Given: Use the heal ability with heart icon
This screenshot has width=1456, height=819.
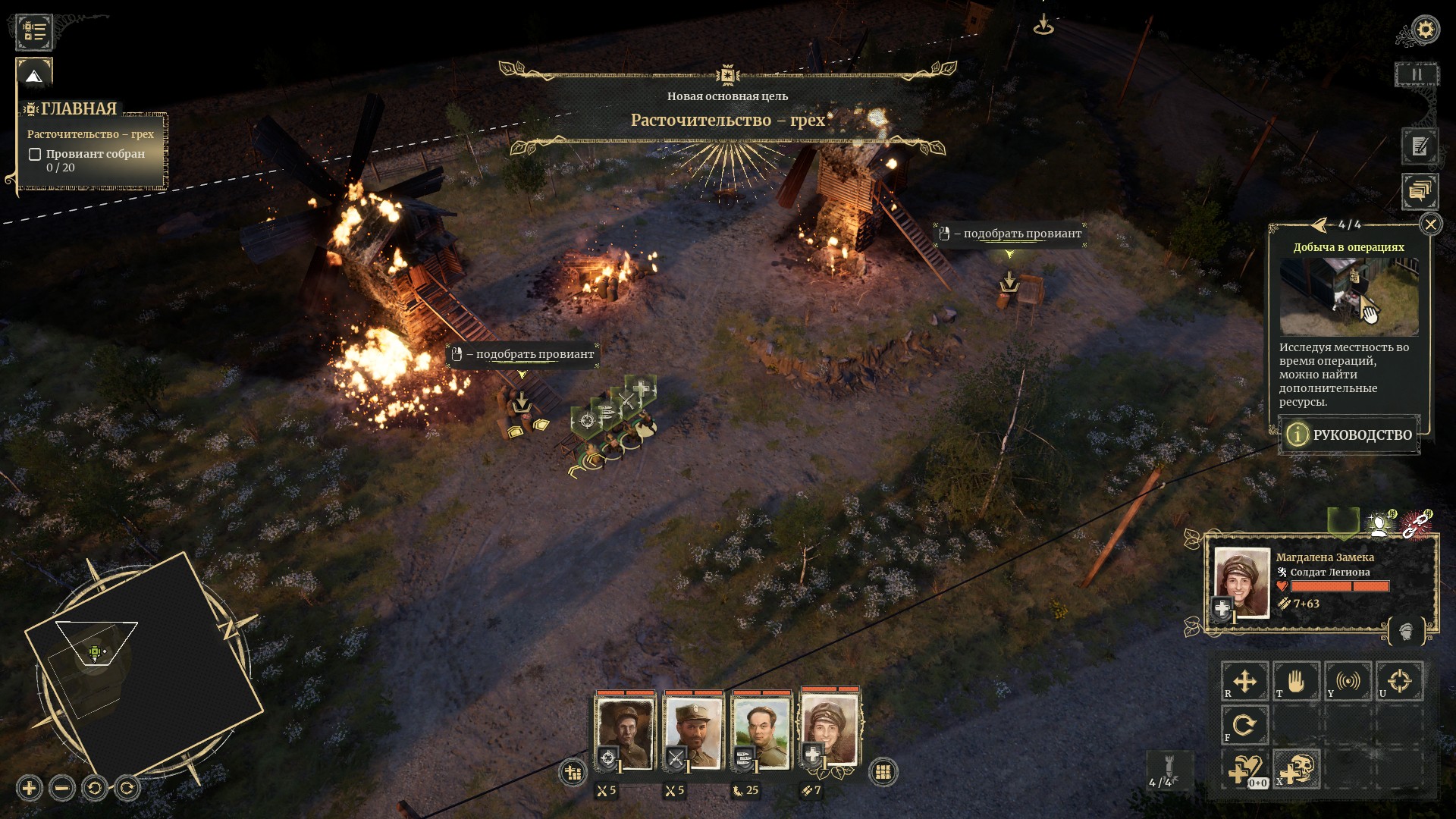Looking at the screenshot, I should 1244,770.
